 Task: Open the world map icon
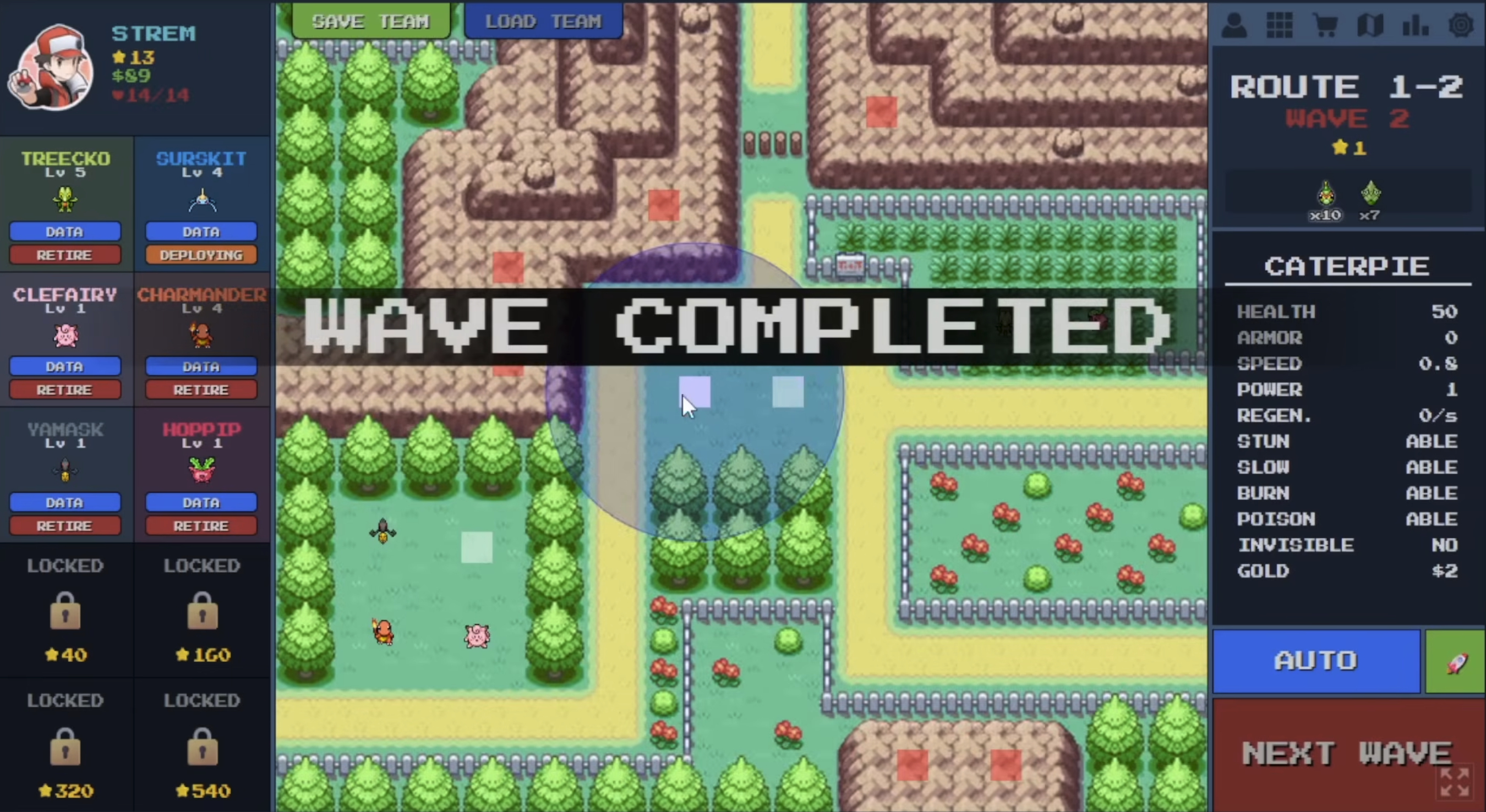[1370, 25]
